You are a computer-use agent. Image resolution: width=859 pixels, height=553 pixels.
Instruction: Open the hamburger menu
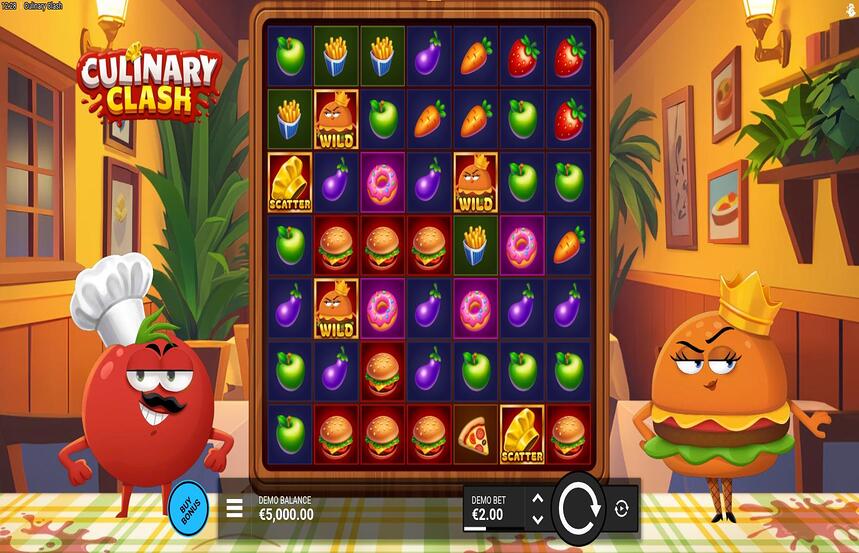(234, 508)
